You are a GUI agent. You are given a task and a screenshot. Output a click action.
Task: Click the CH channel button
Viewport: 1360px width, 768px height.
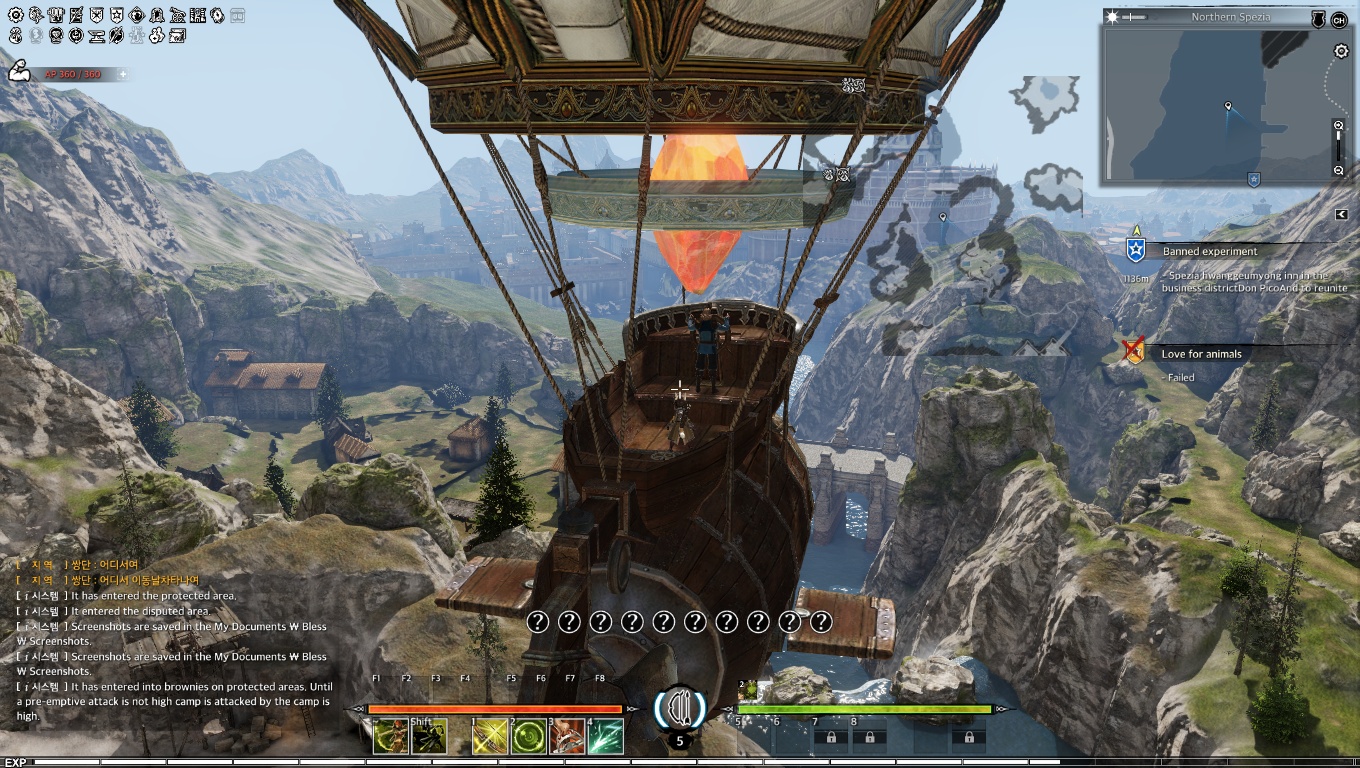[x=1339, y=19]
